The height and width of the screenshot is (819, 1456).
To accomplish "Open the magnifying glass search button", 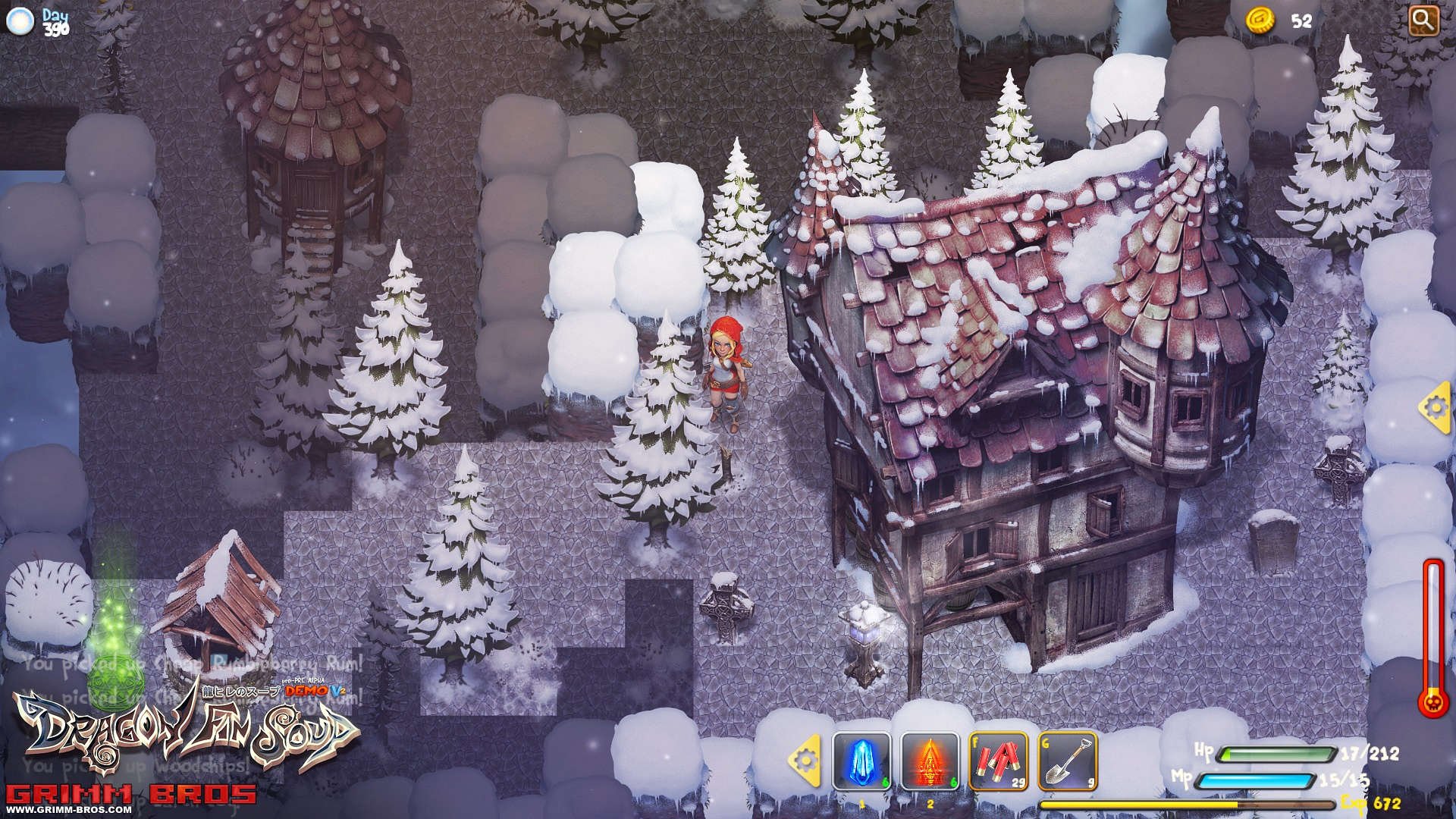I will coord(1423,20).
